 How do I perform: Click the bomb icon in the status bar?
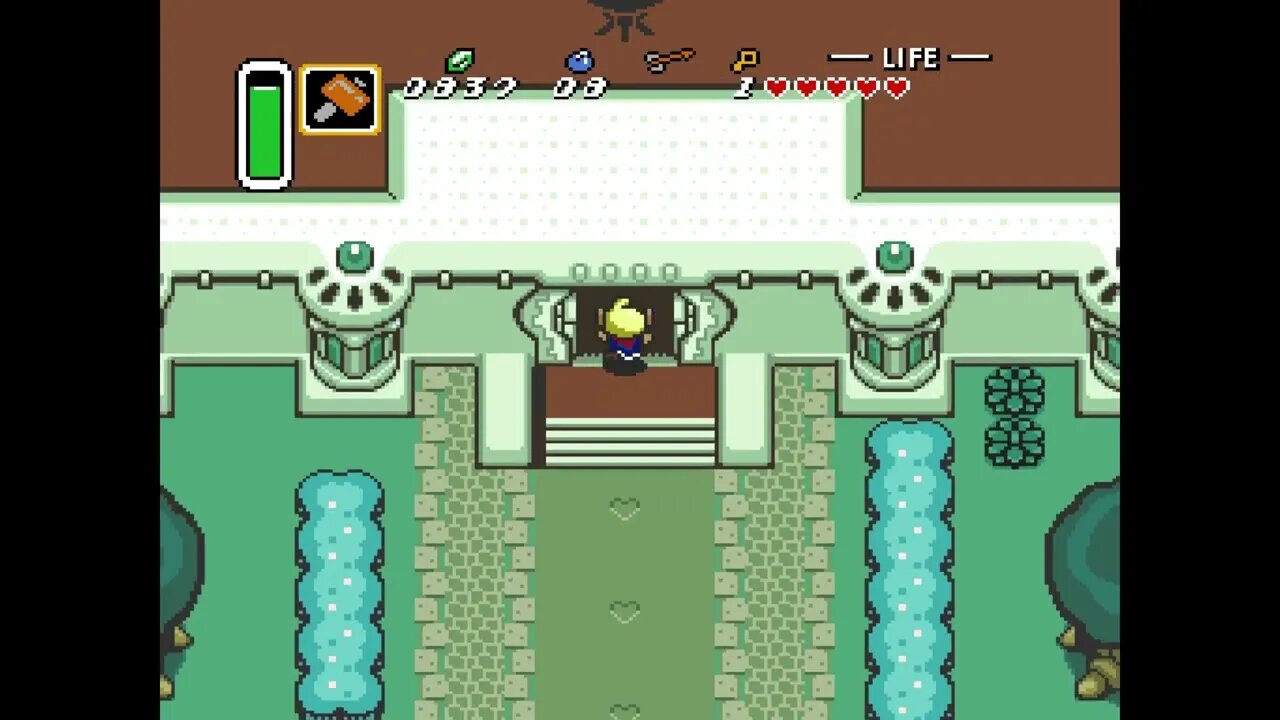click(581, 61)
